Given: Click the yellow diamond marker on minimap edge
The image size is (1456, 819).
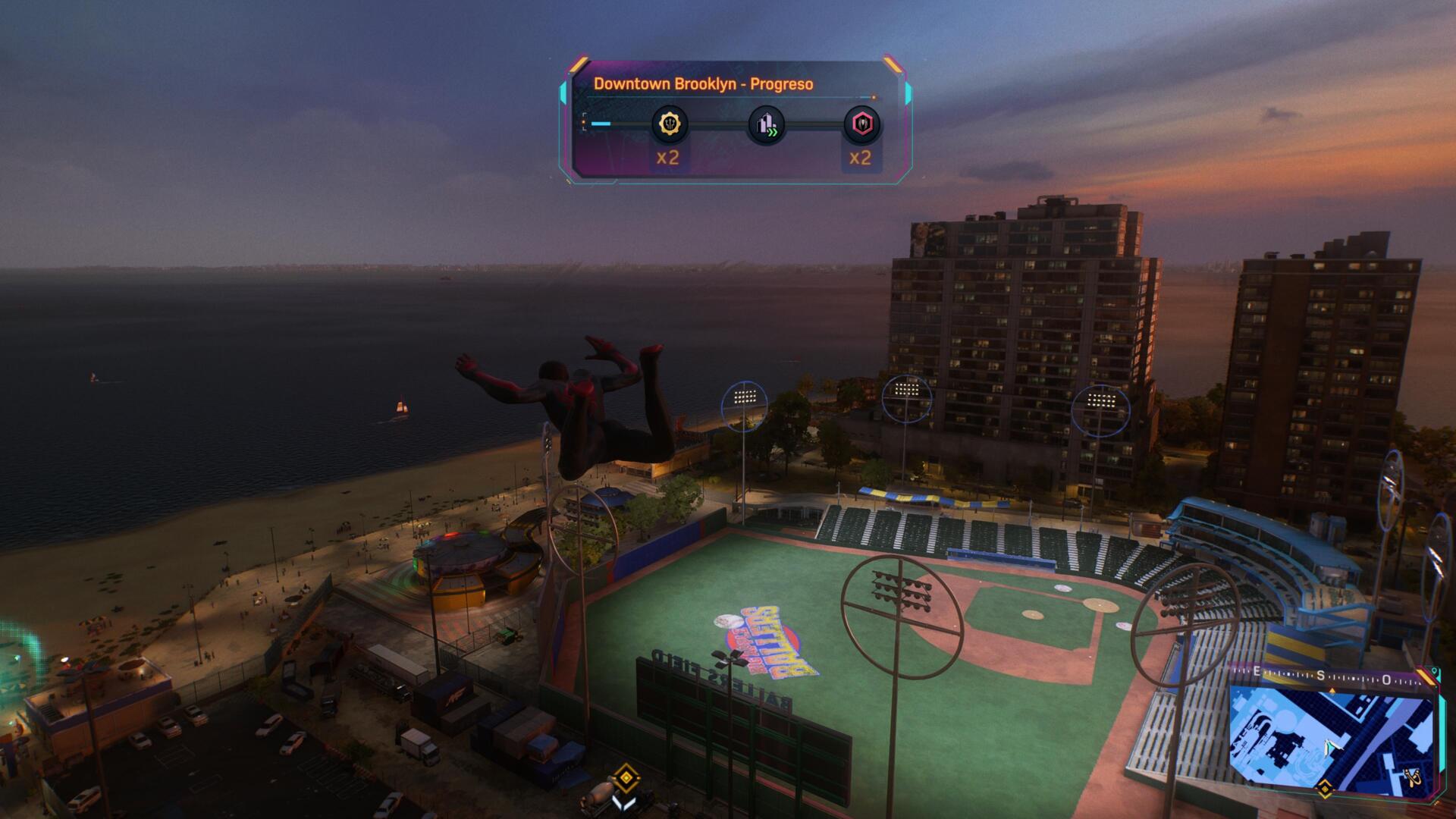Looking at the screenshot, I should point(1324,789).
